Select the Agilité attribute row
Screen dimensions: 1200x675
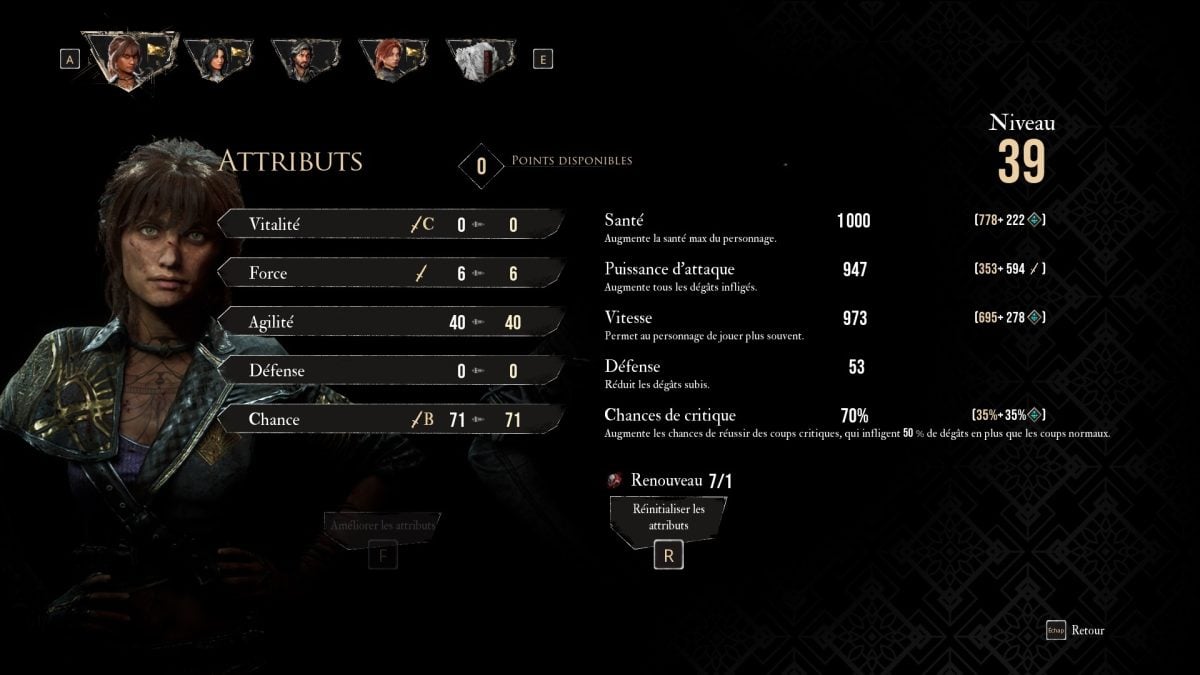tap(390, 322)
